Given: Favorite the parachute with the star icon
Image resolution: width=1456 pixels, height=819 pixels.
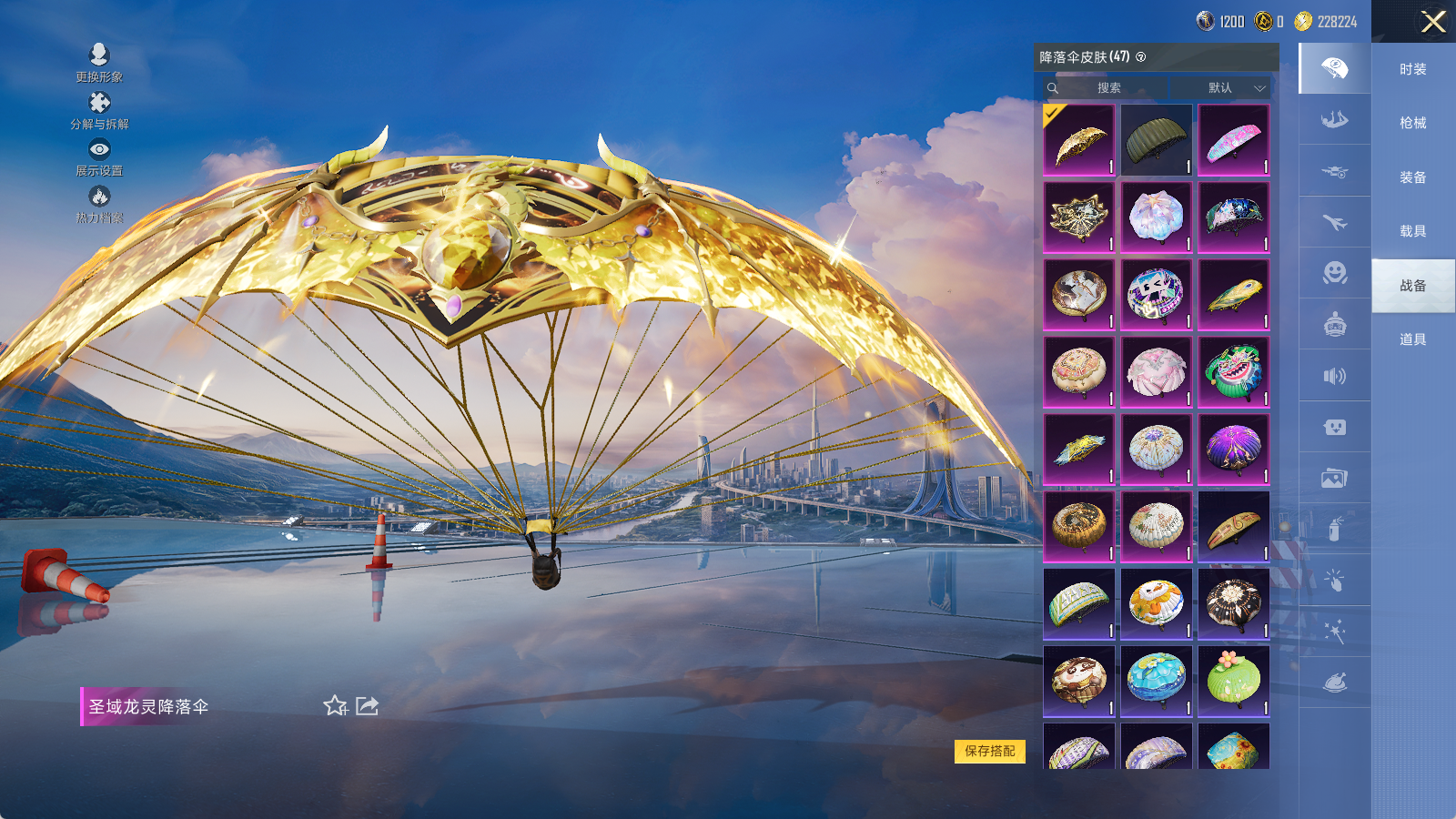Looking at the screenshot, I should click(x=335, y=706).
